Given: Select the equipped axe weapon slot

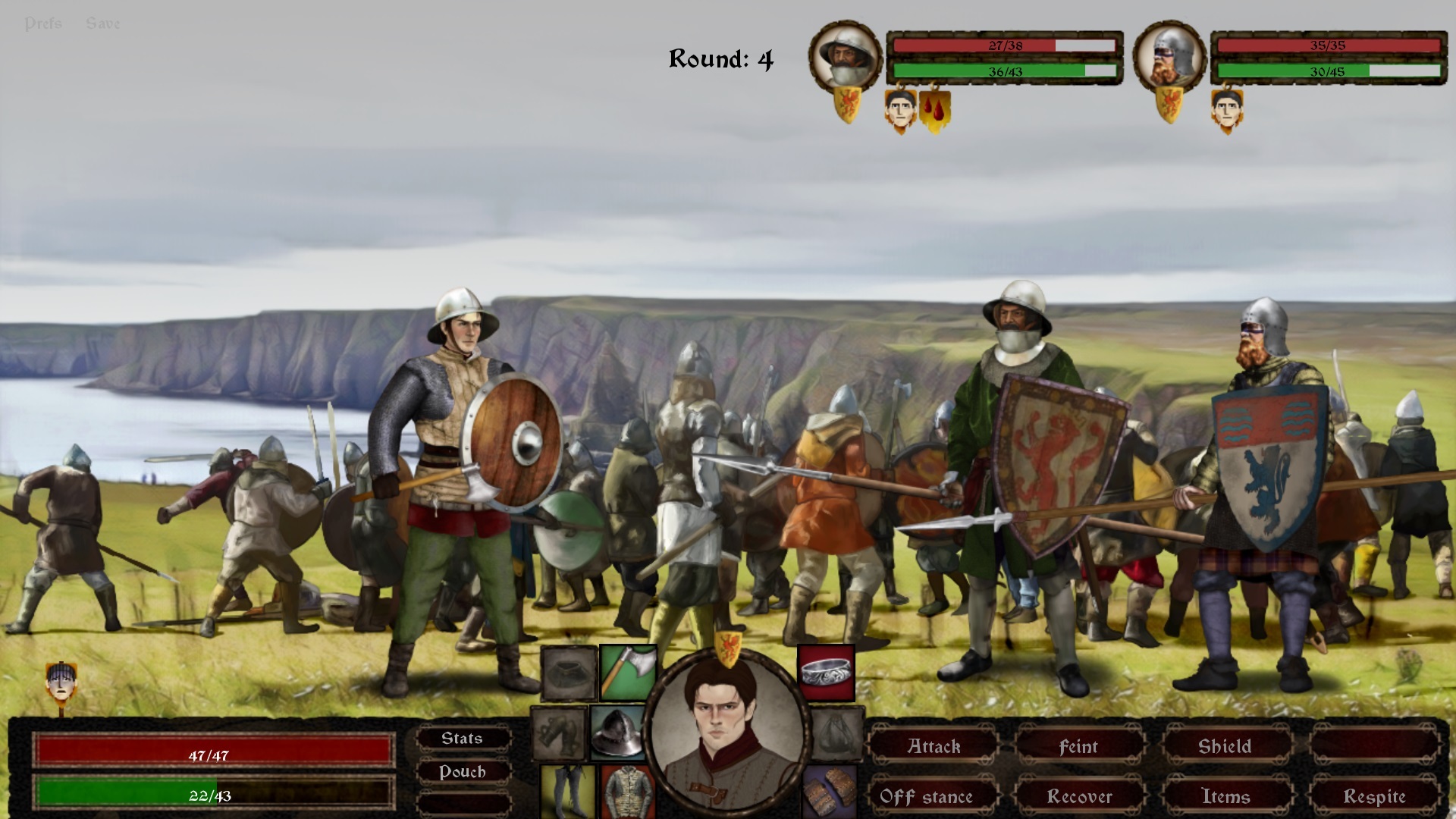Looking at the screenshot, I should [628, 672].
